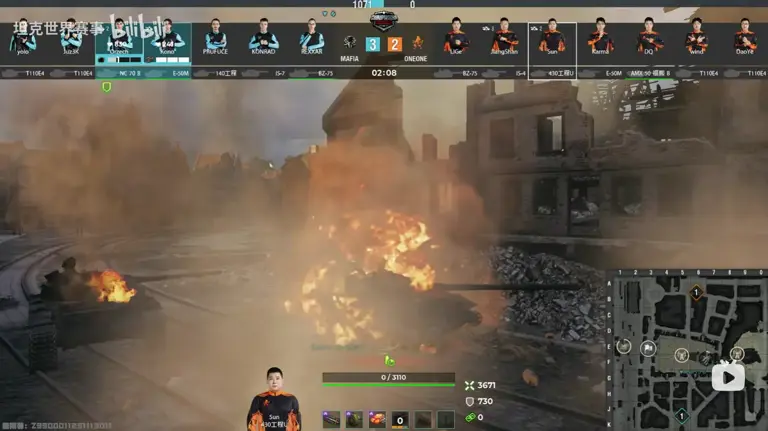Click the Sun player camera portrait
This screenshot has width=768, height=431.
coord(273,396)
